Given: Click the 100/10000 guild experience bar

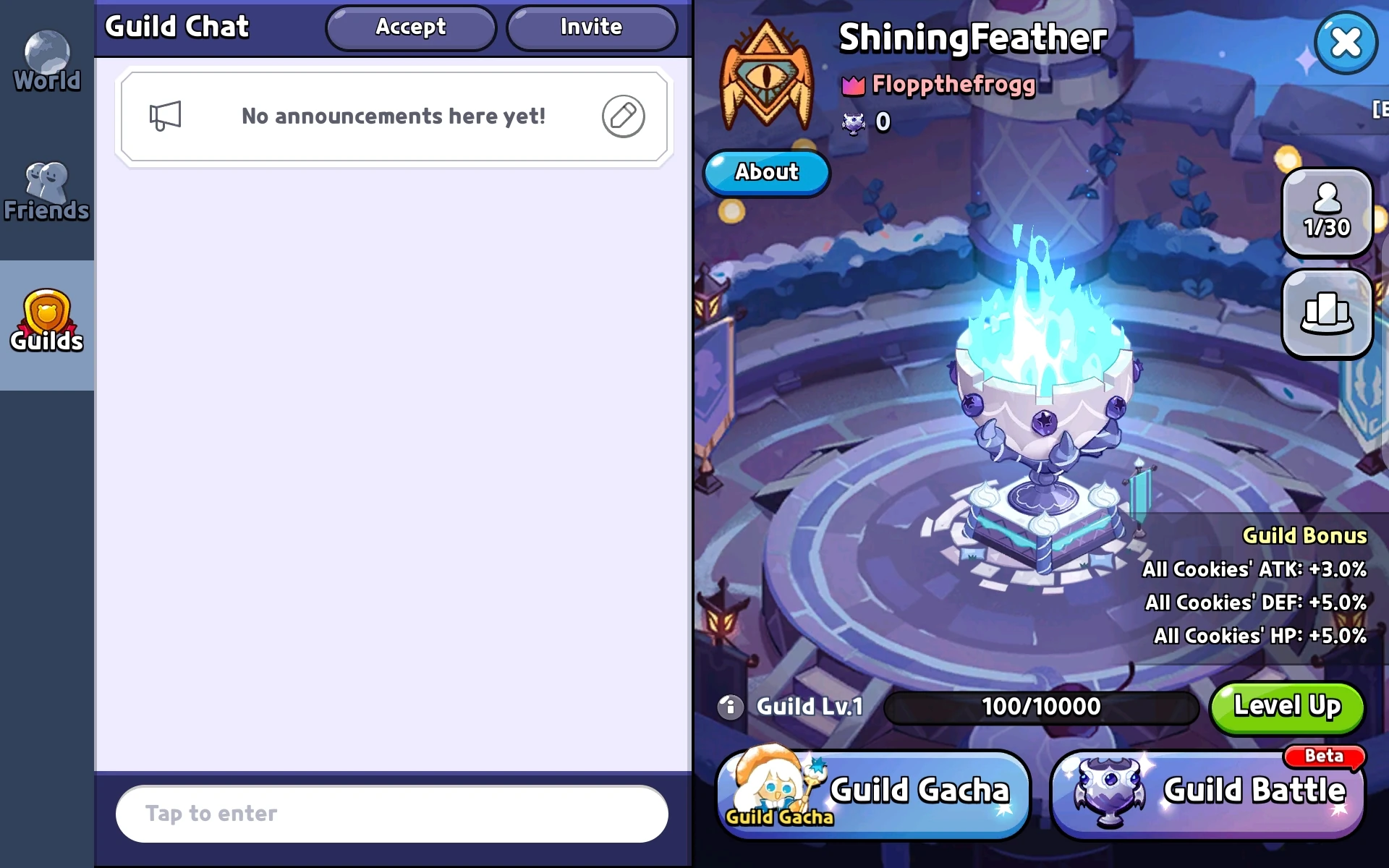Looking at the screenshot, I should pyautogui.click(x=1040, y=707).
